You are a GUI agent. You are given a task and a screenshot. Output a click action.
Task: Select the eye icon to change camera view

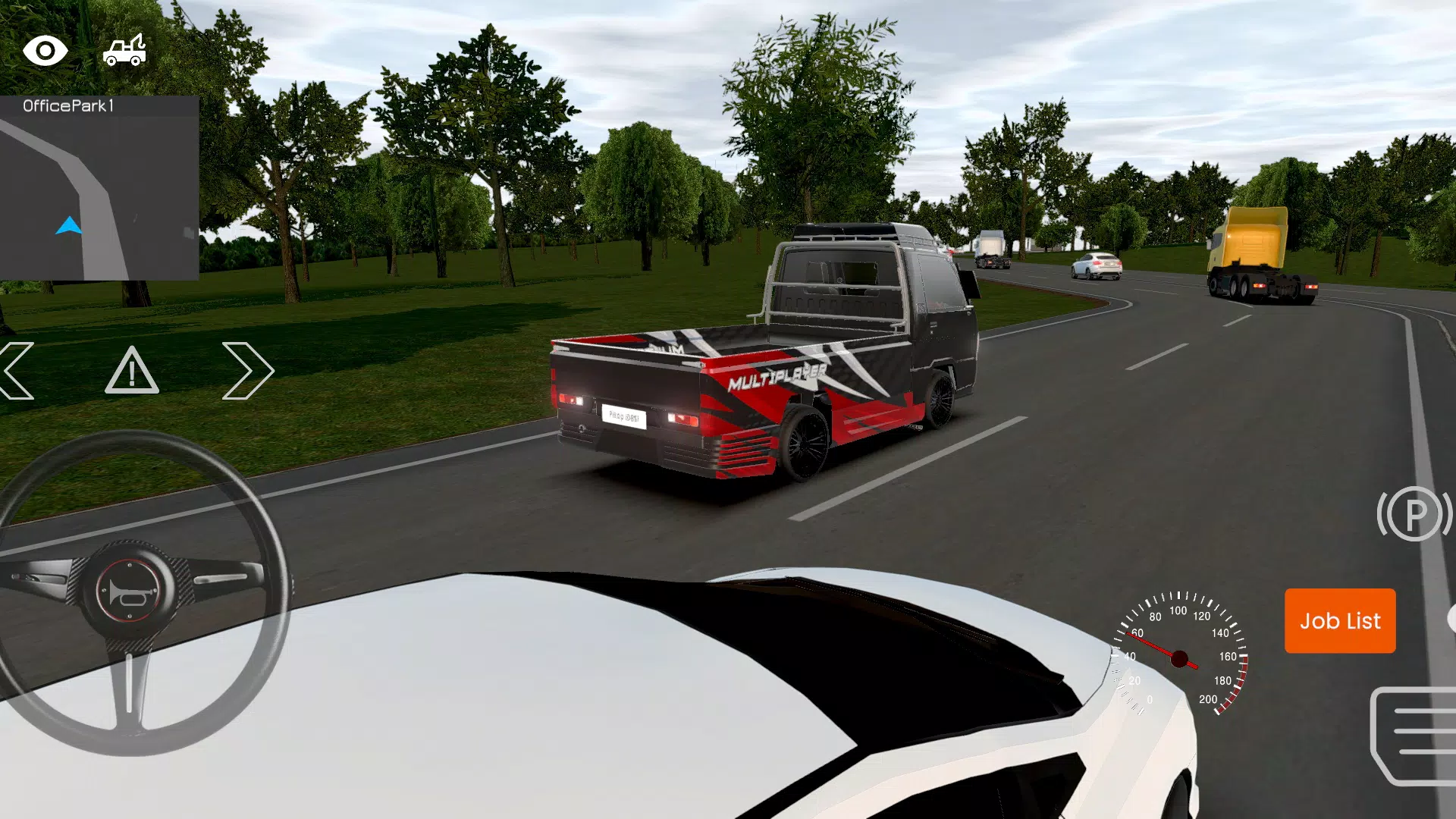(45, 51)
